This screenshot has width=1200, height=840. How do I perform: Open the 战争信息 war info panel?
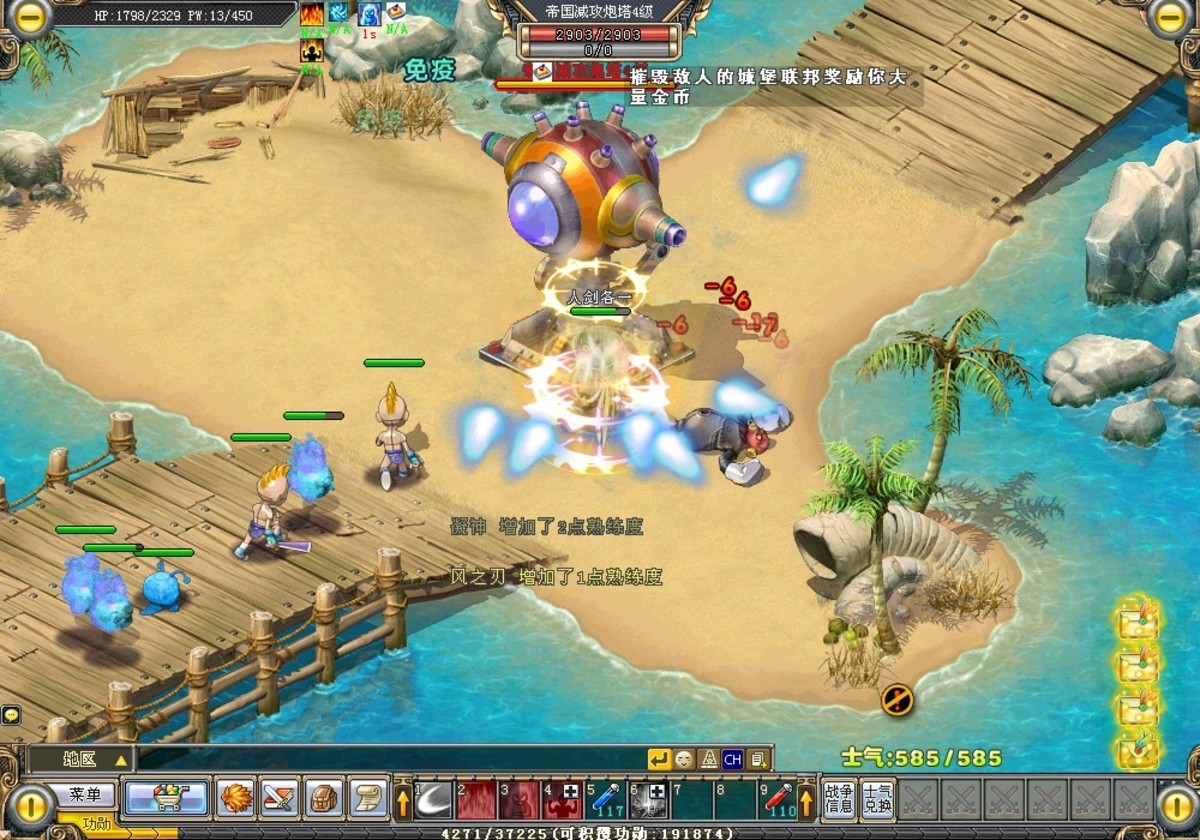[x=839, y=799]
